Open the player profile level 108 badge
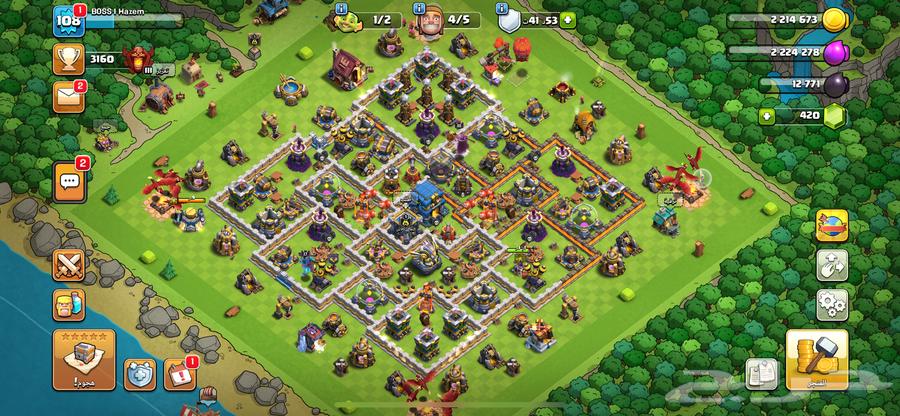Viewport: 900px width, 416px height. click(69, 21)
